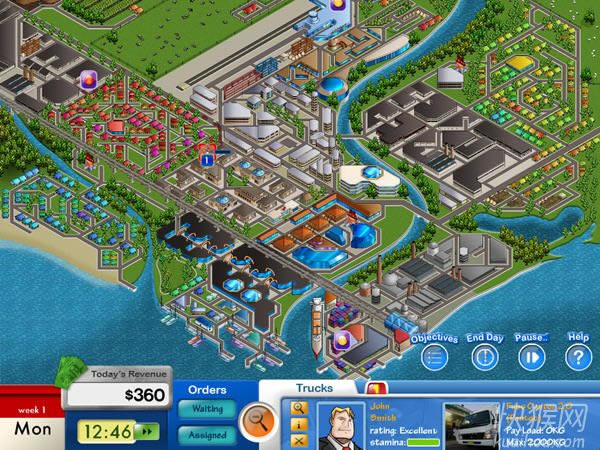Click the orange magnifying glass button
This screenshot has height=450, width=600.
point(258,418)
